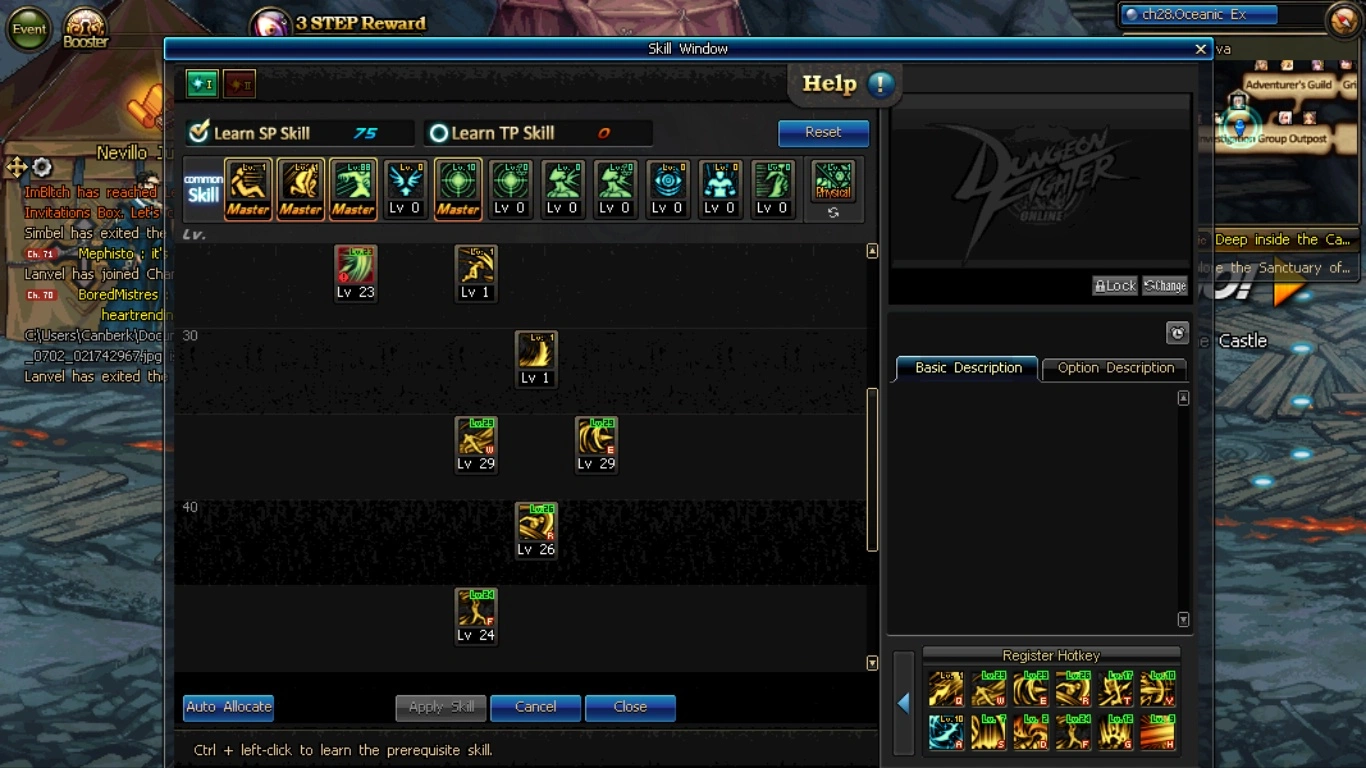Select the Lv 23 red skill icon
Viewport: 1366px width, 768px height.
tap(355, 267)
